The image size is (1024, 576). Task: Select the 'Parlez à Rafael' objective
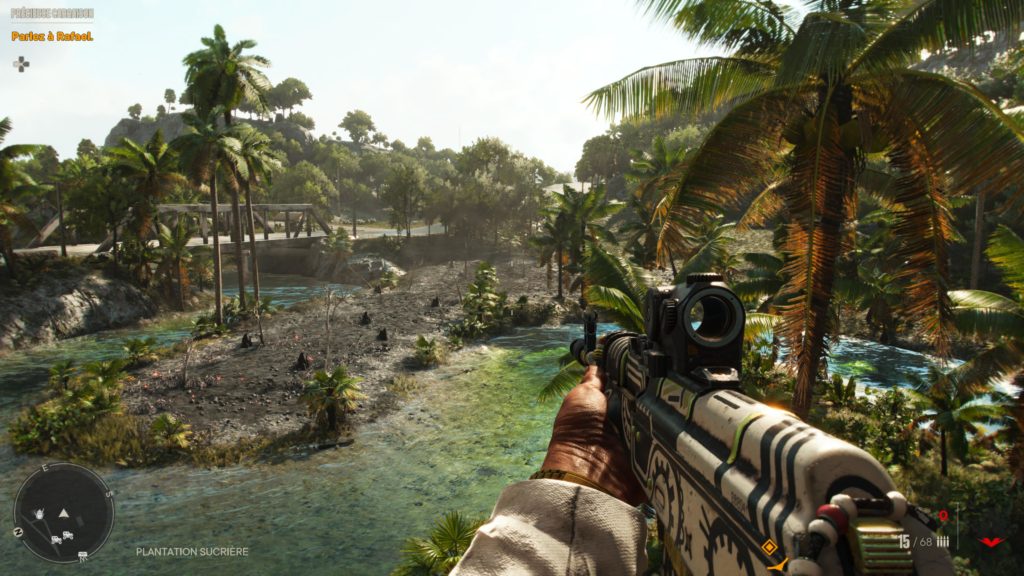pyautogui.click(x=52, y=36)
